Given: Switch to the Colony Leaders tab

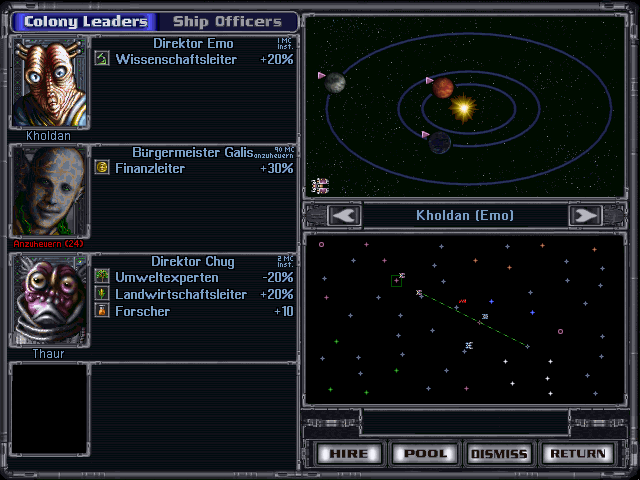Looking at the screenshot, I should 85,21.
